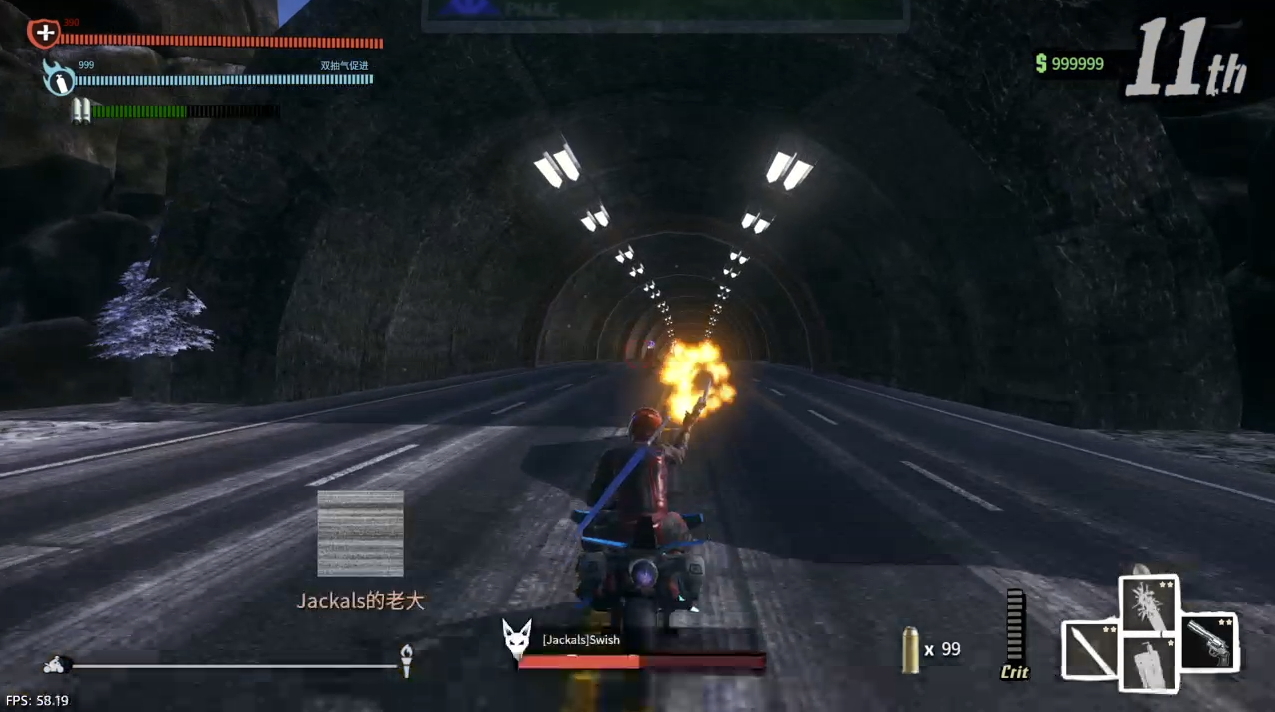Select the revolver weapon slot

tap(1208, 642)
